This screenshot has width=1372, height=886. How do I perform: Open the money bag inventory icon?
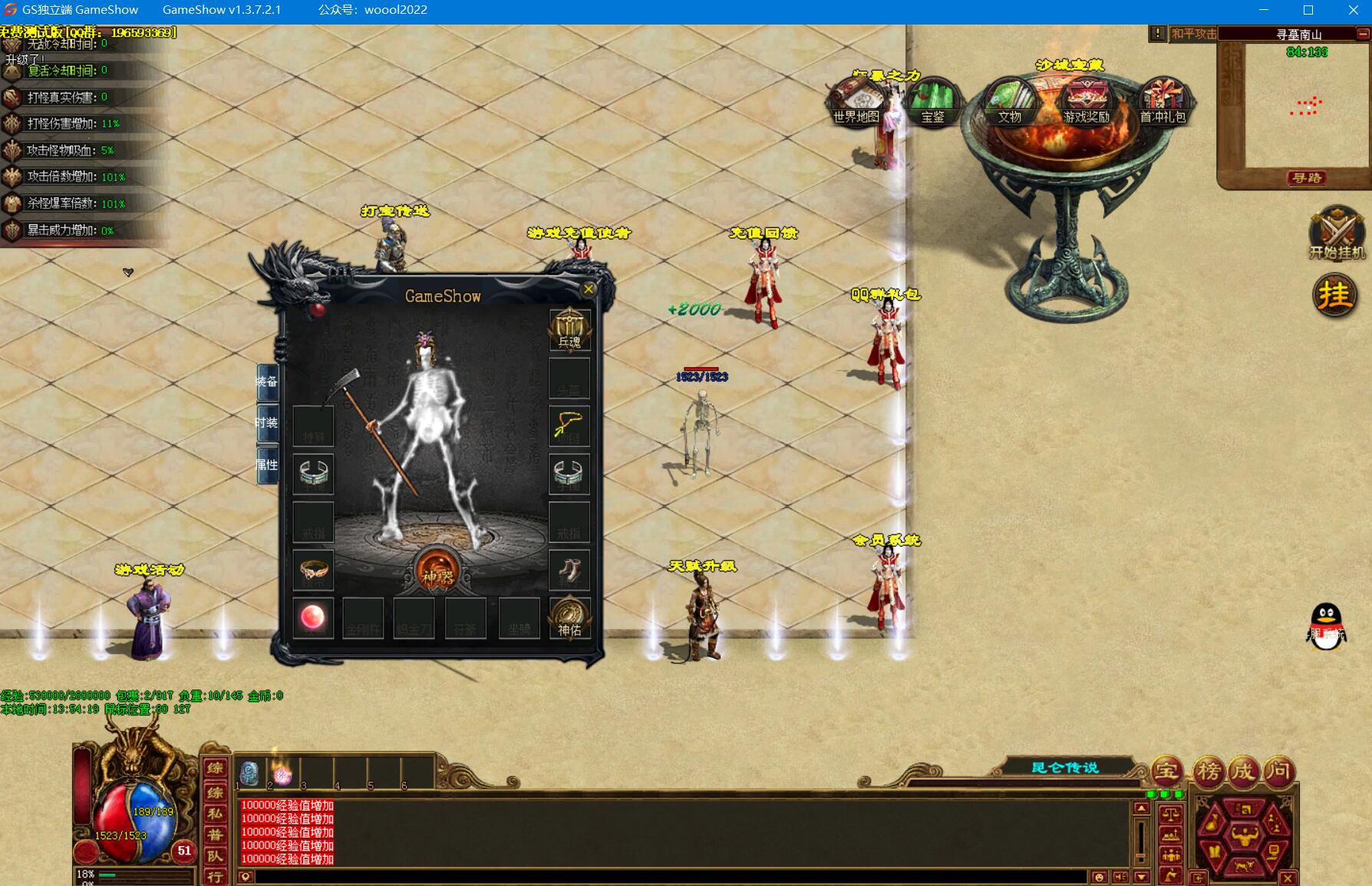(1213, 823)
